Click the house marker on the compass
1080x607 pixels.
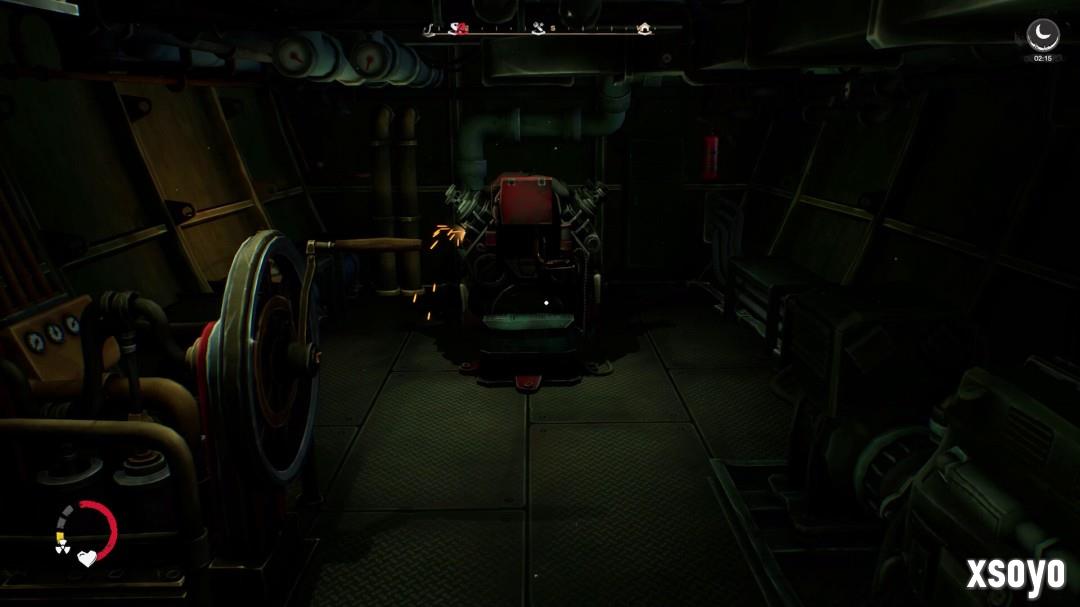[645, 29]
